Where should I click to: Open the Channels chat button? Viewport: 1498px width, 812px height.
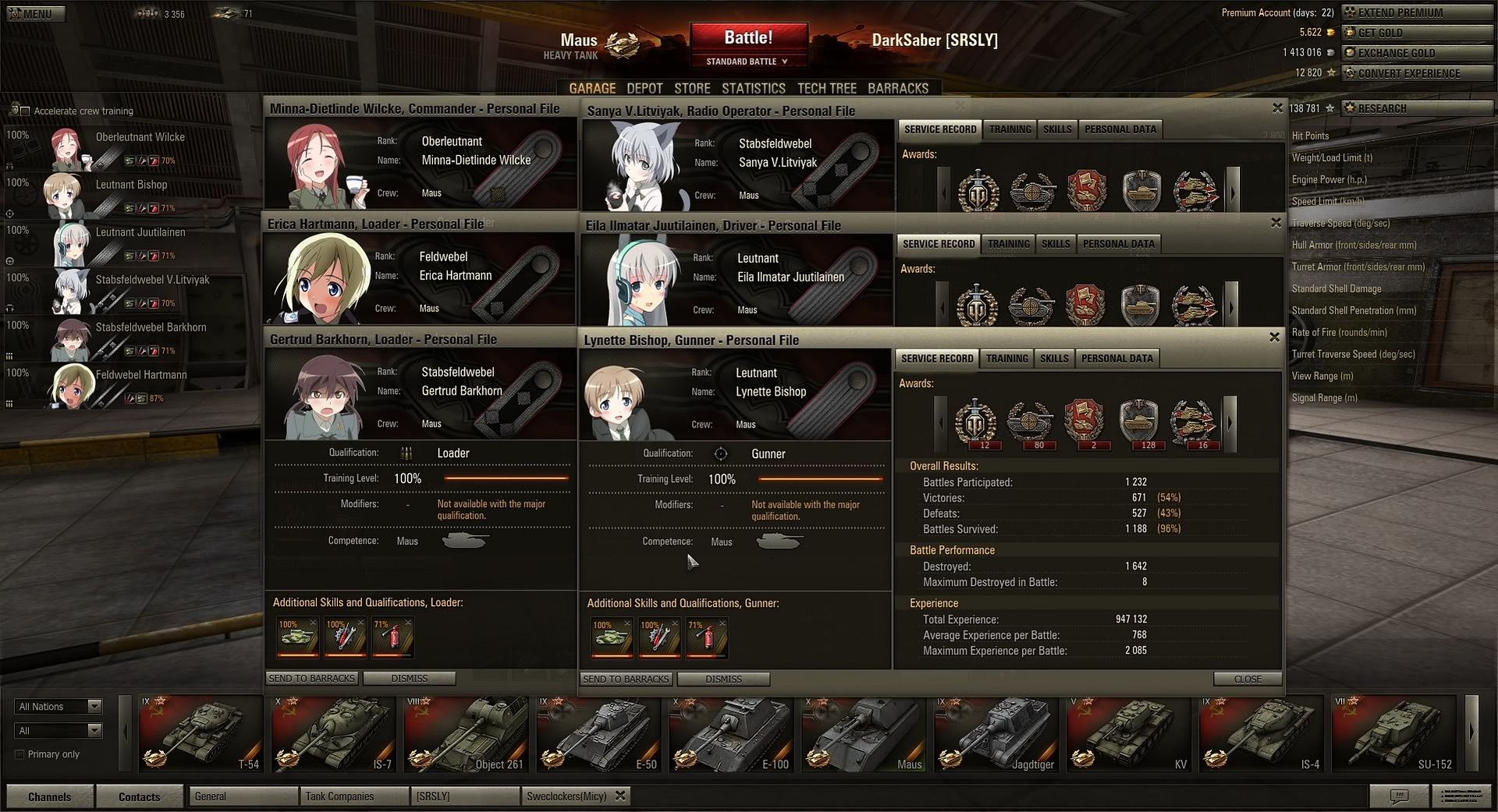[x=49, y=796]
